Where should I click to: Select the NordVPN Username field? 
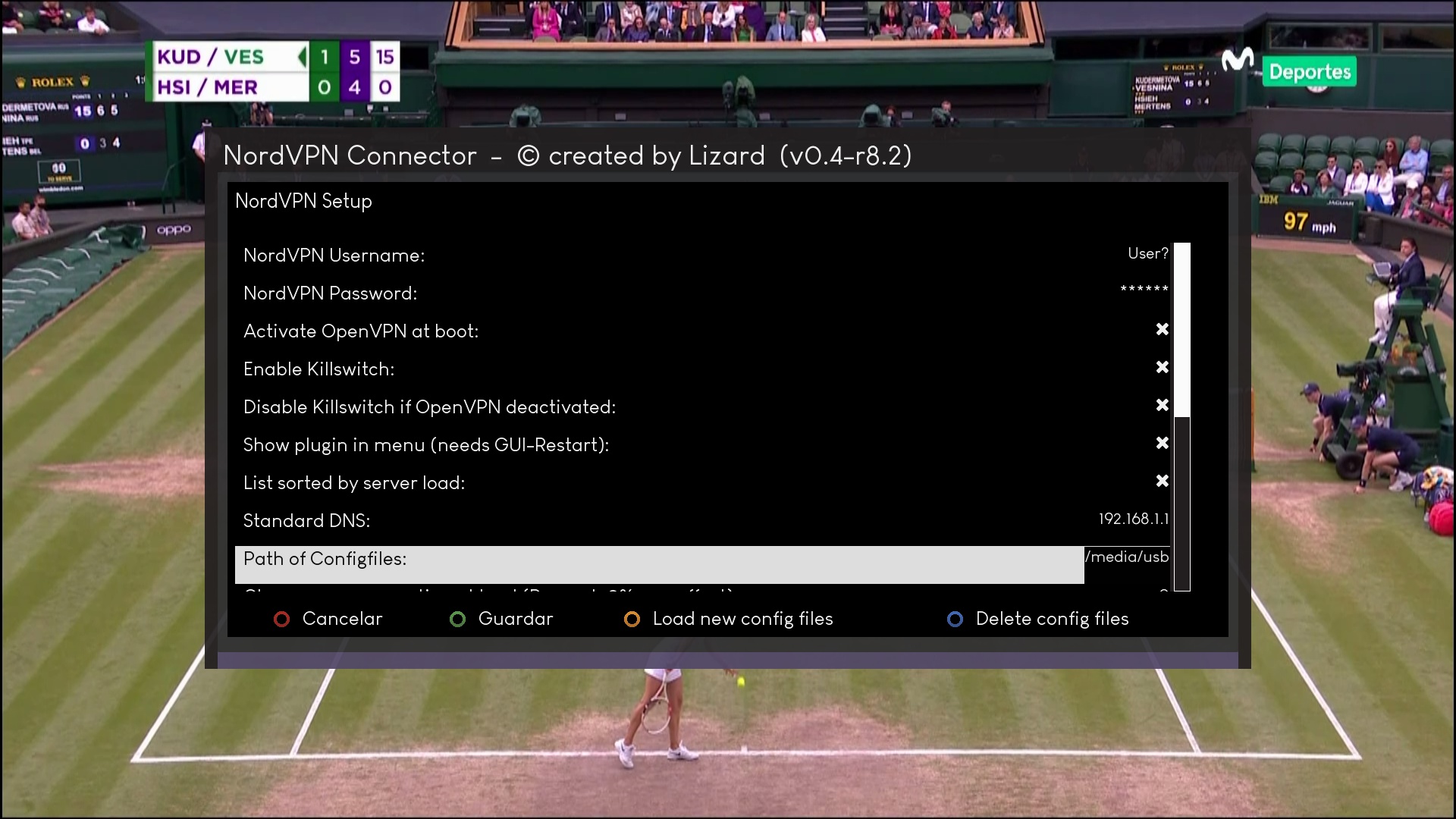coord(701,256)
